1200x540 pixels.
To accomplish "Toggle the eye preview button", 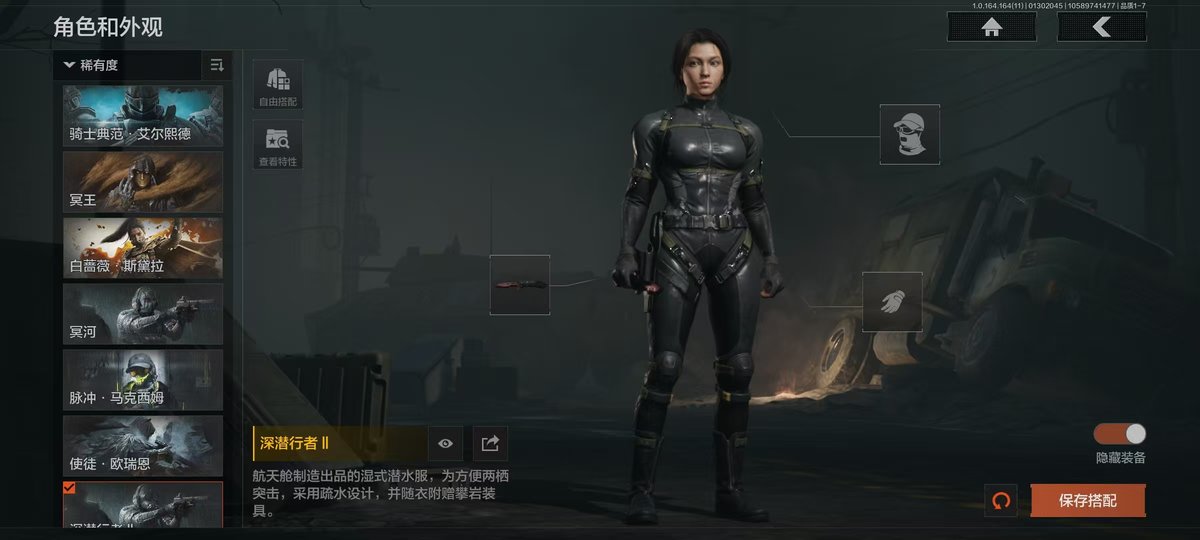I will (x=445, y=443).
